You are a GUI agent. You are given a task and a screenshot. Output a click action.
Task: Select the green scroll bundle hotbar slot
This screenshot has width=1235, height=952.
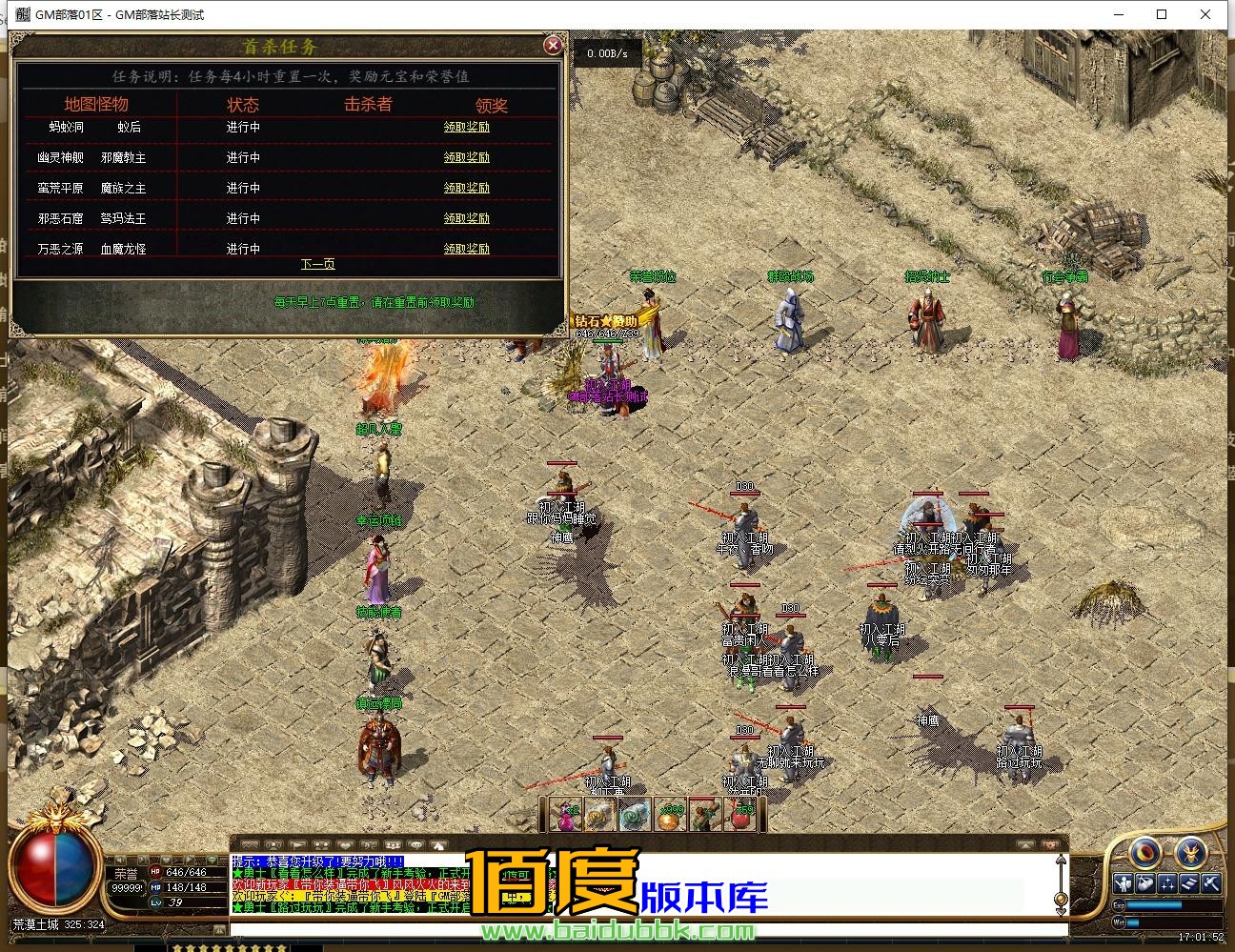click(706, 815)
